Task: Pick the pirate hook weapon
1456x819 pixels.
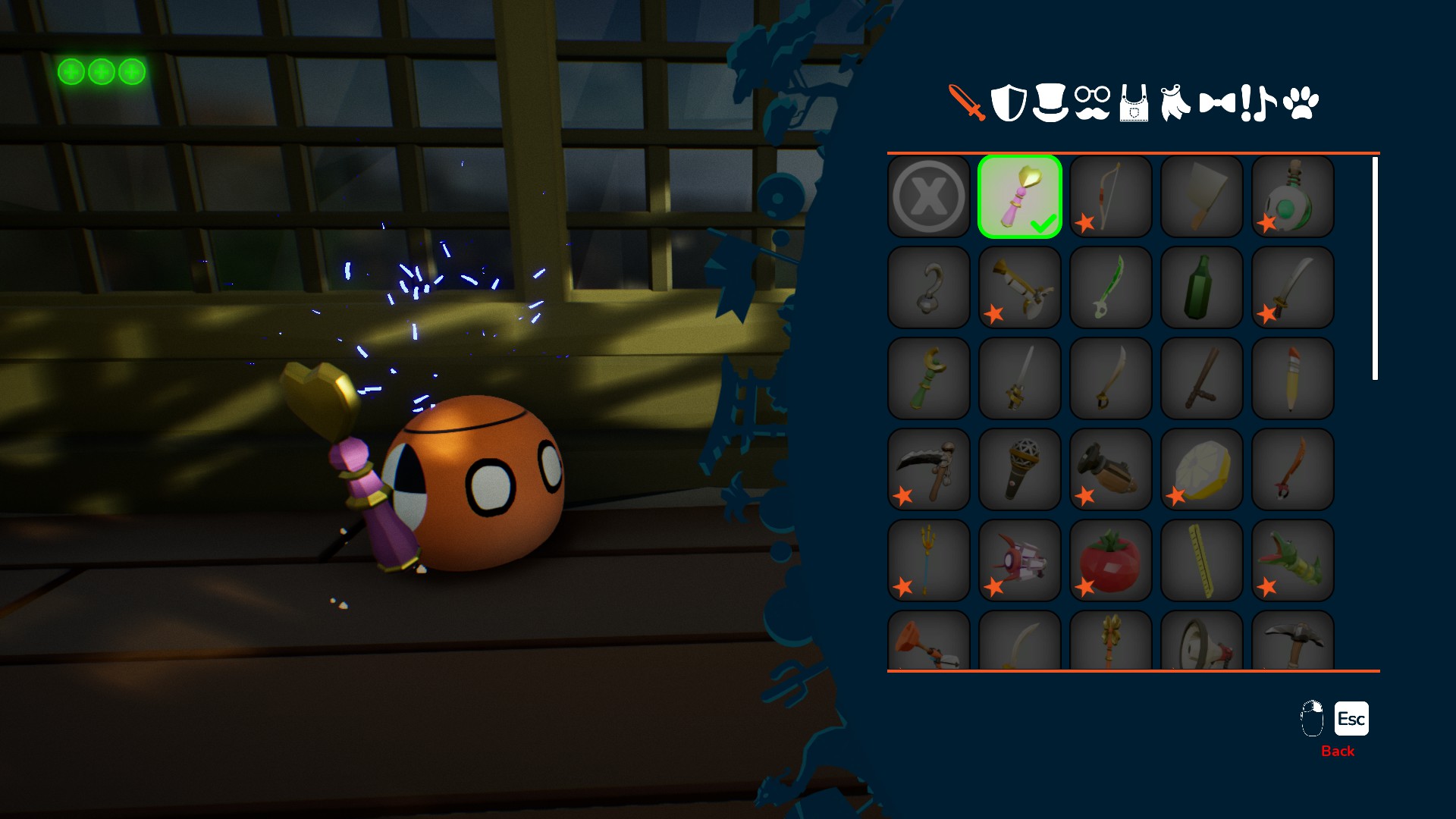Action: (929, 287)
